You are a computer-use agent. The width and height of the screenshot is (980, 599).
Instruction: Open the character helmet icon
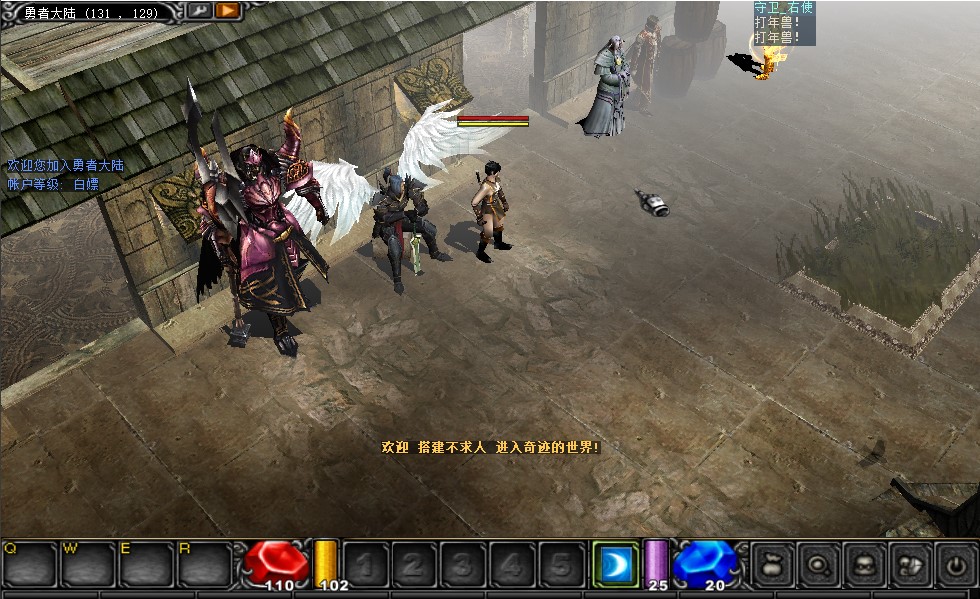click(864, 565)
